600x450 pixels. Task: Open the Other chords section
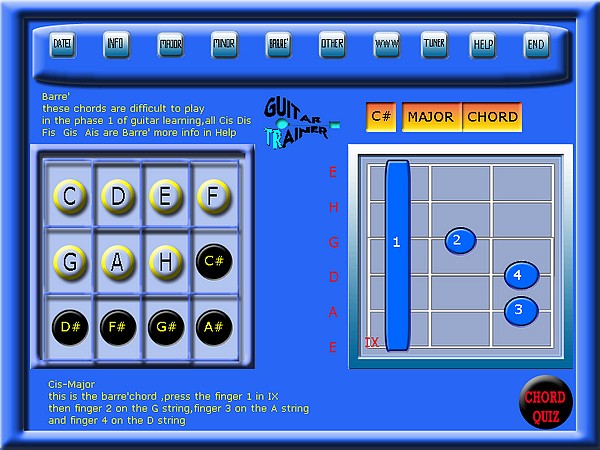click(333, 44)
